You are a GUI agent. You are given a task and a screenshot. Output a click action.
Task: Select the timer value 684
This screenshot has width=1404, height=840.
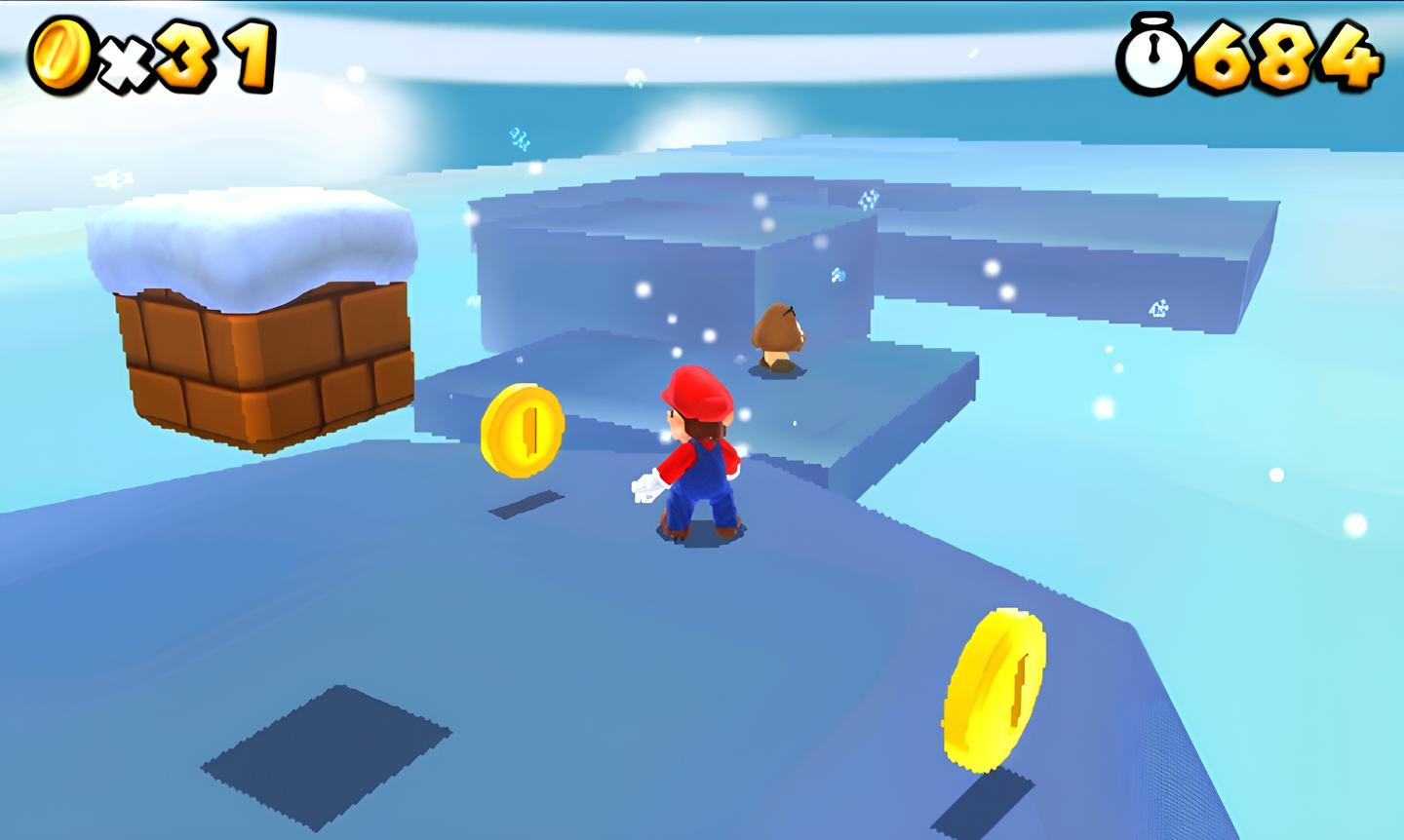tap(1287, 56)
